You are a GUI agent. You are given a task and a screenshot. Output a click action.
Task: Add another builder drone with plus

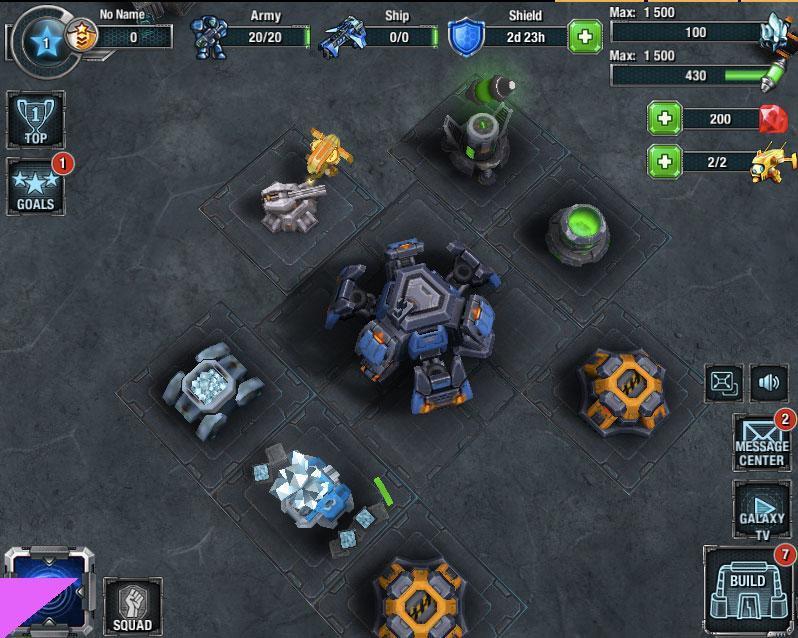pos(663,160)
